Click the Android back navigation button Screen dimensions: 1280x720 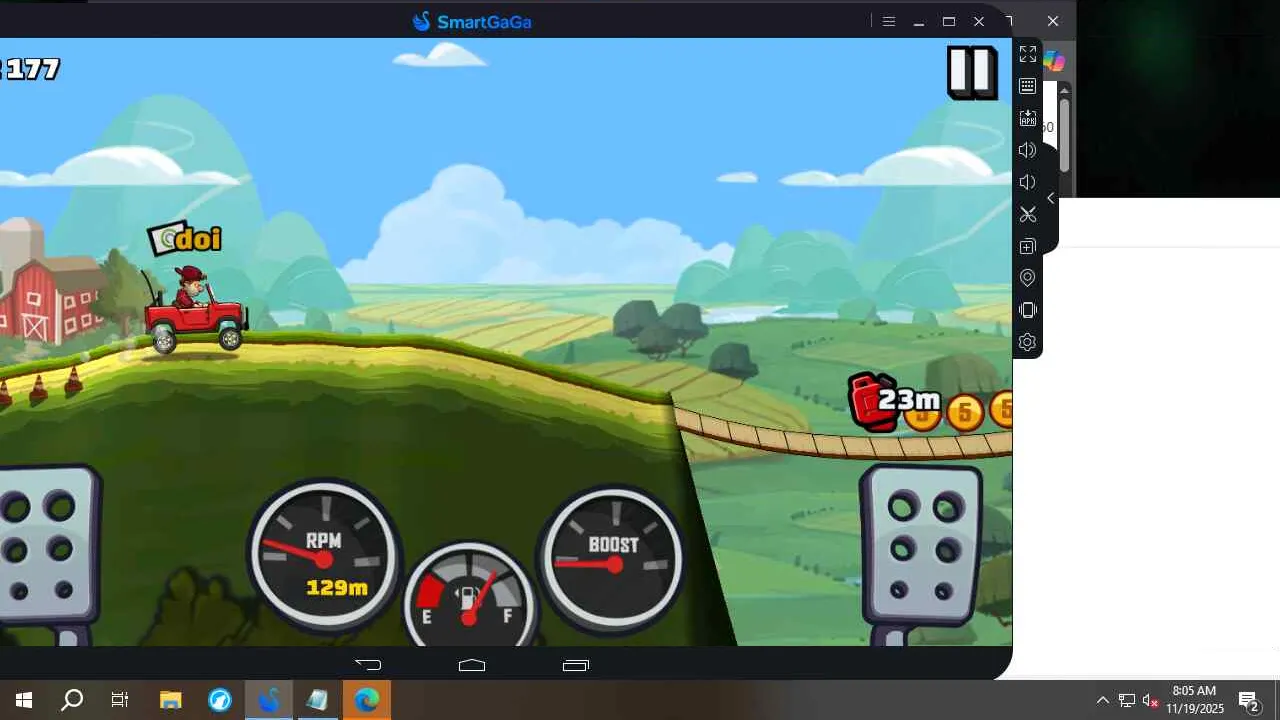click(x=368, y=664)
